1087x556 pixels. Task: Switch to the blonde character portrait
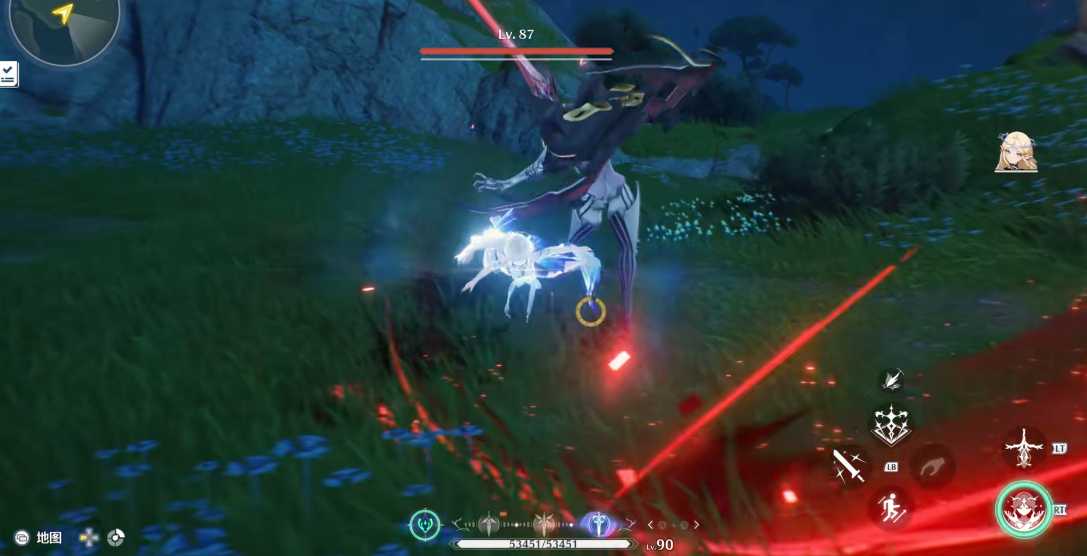coord(1015,152)
